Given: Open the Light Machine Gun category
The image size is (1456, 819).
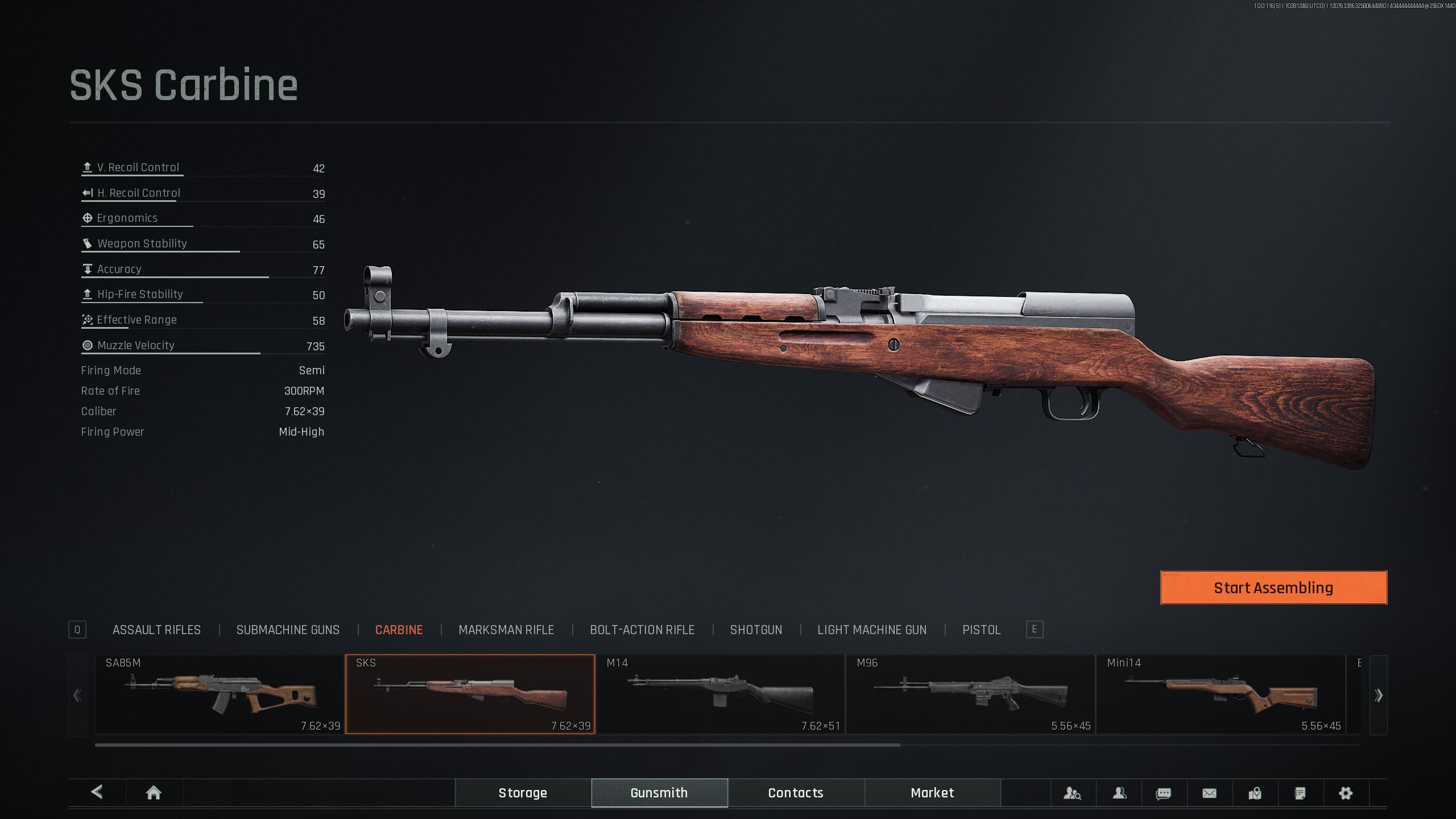Looking at the screenshot, I should point(871,630).
